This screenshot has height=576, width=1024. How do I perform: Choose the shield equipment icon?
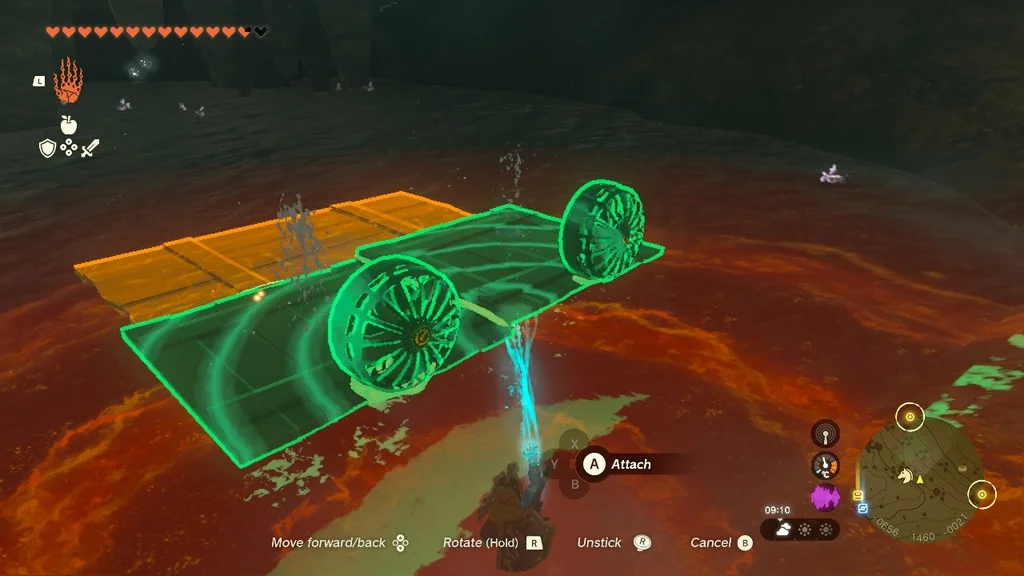46,148
